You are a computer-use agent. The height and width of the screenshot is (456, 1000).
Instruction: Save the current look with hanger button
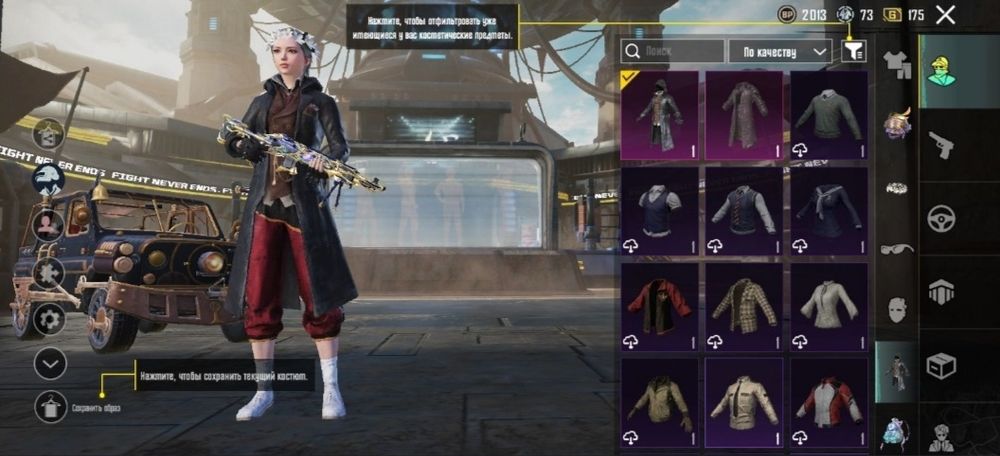pyautogui.click(x=51, y=406)
